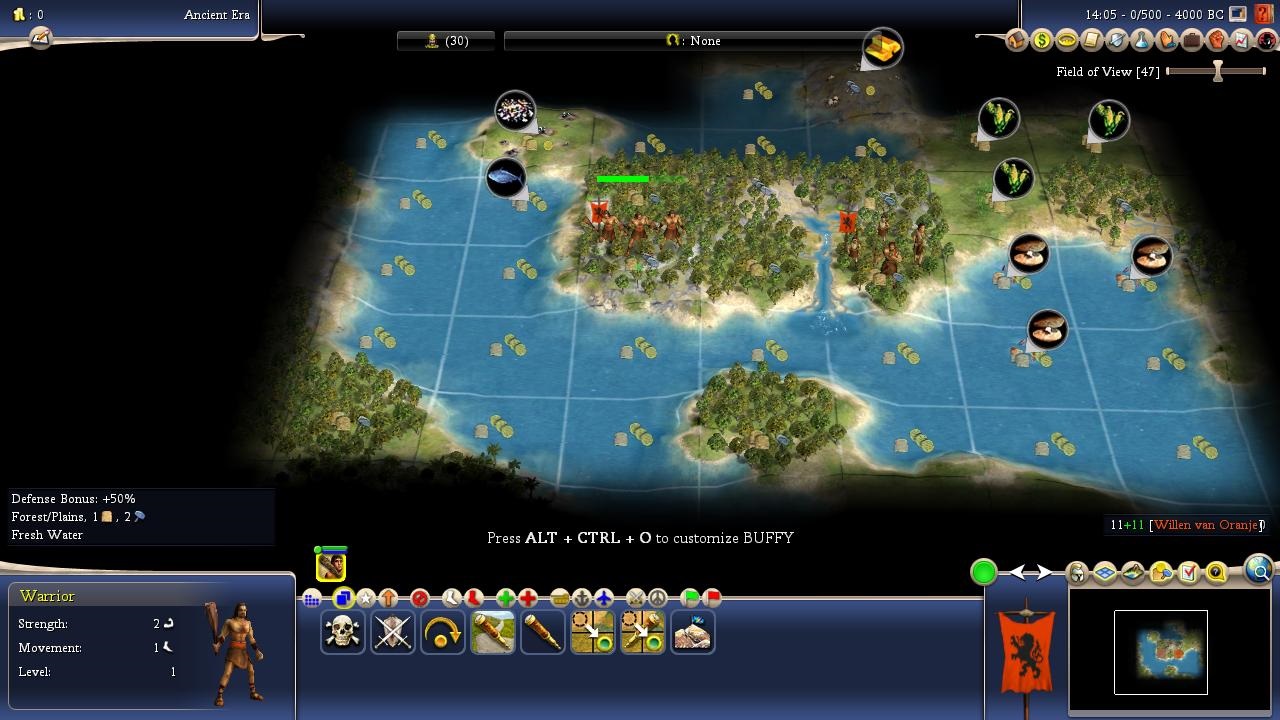The height and width of the screenshot is (720, 1280).
Task: Open the Financial Advisor dollar icon
Action: coord(1042,41)
